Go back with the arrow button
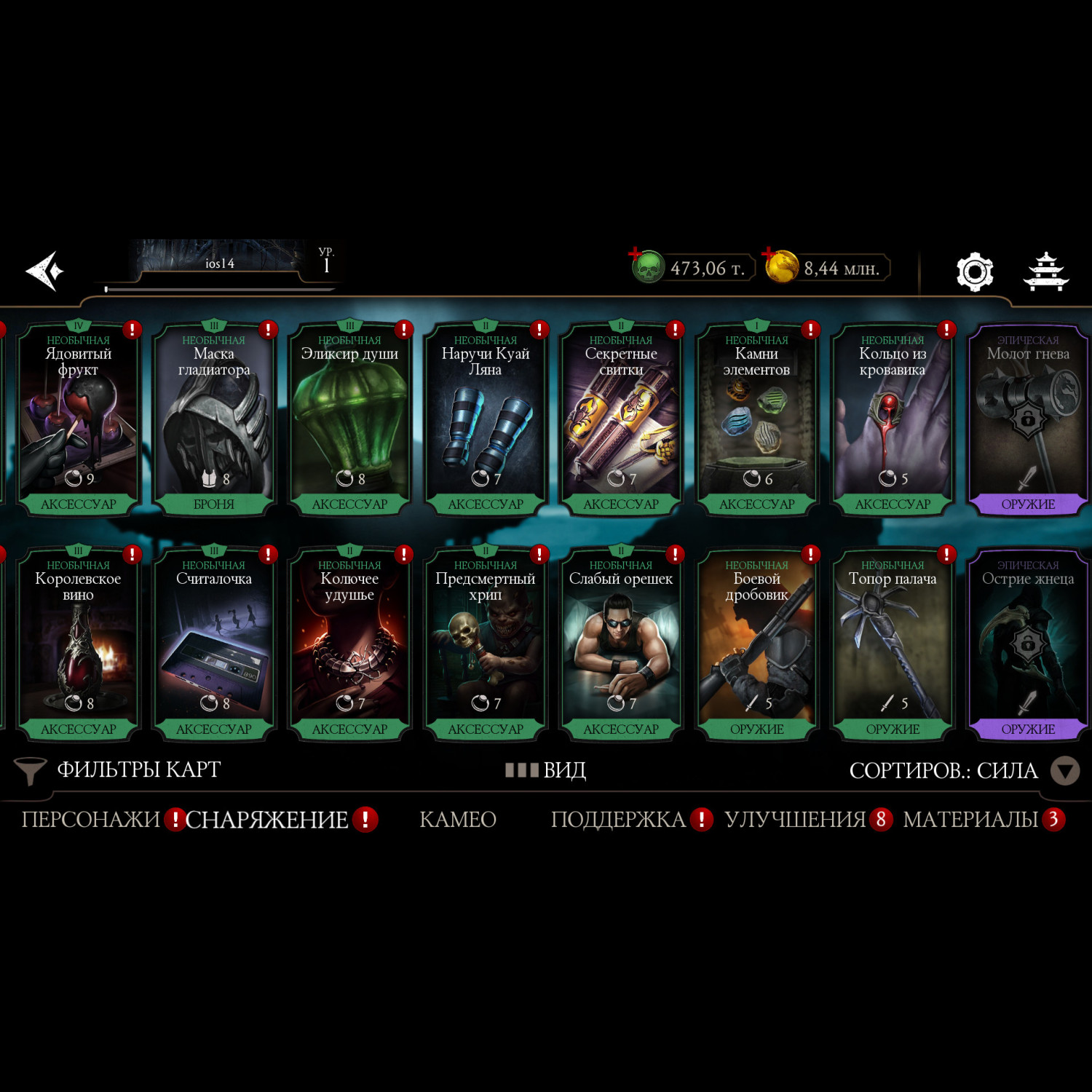 click(x=45, y=271)
